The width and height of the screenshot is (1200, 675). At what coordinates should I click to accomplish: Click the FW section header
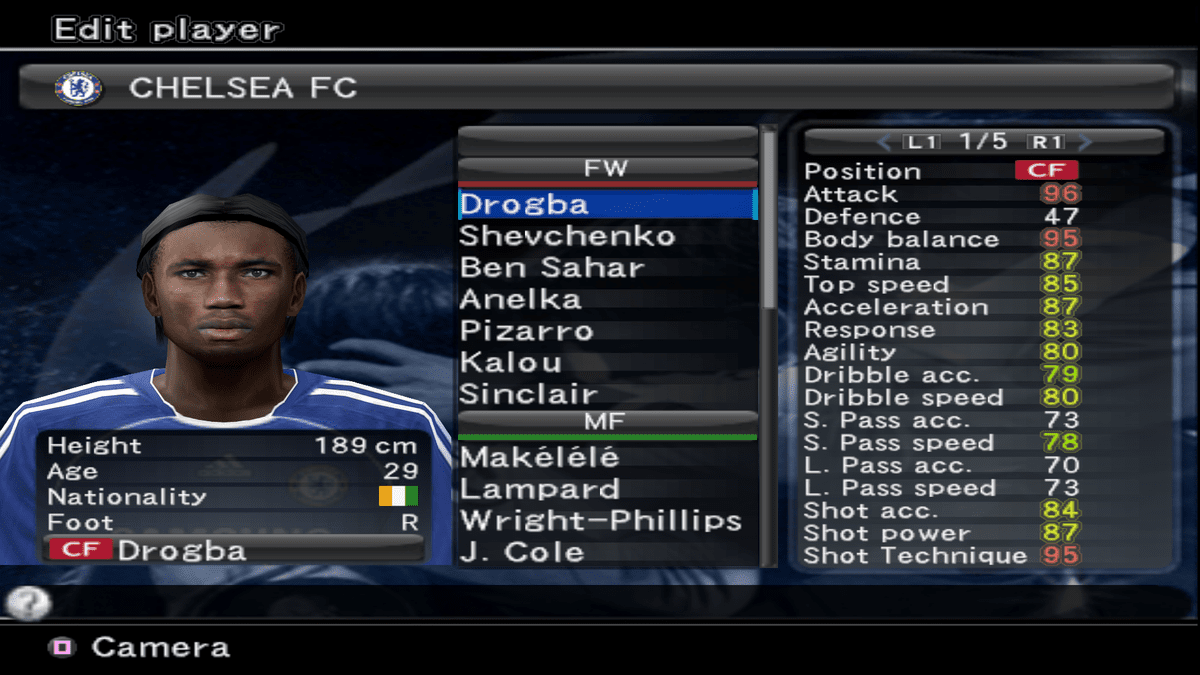click(606, 168)
